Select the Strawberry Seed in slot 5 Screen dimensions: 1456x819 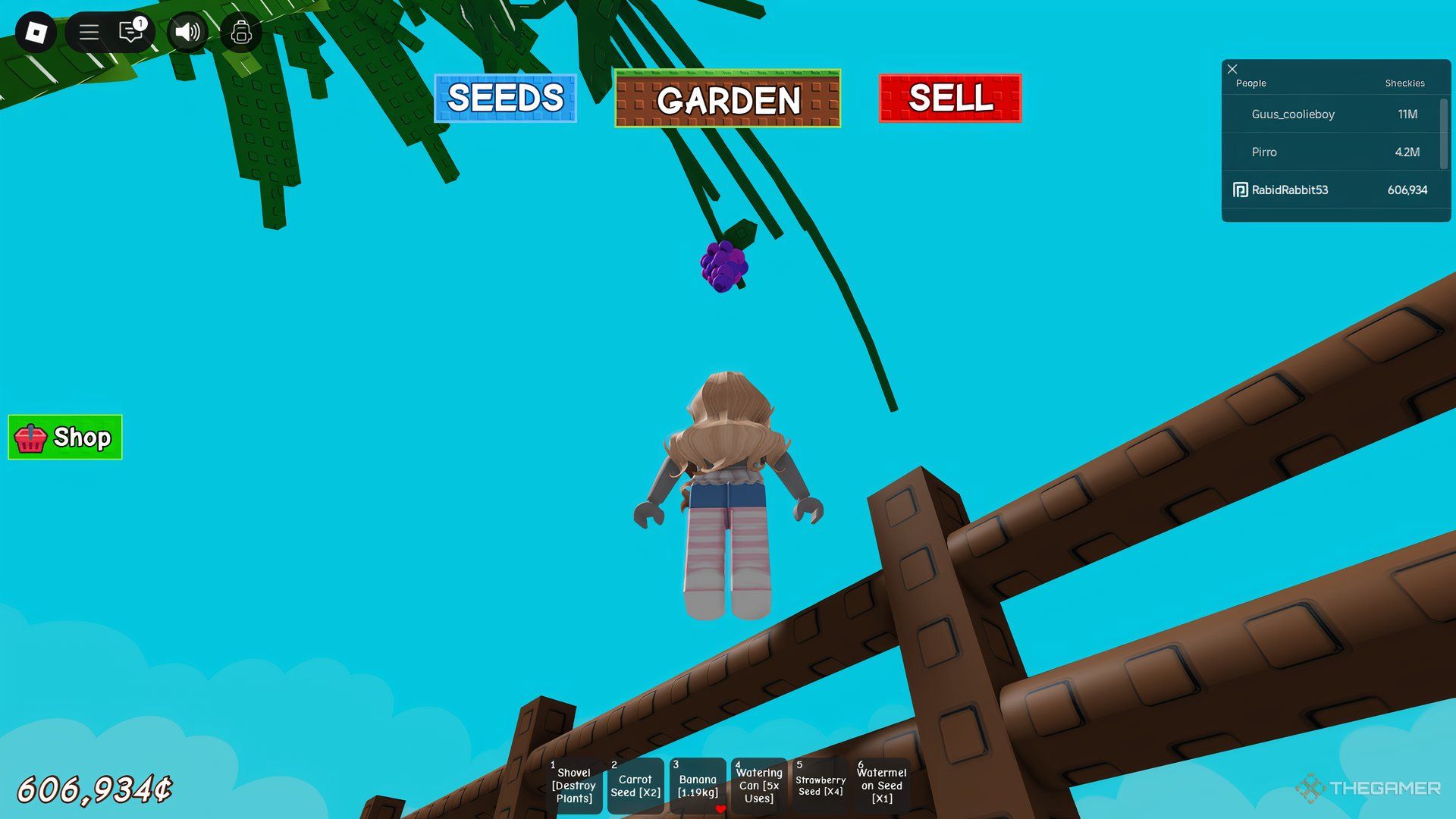pos(819,786)
